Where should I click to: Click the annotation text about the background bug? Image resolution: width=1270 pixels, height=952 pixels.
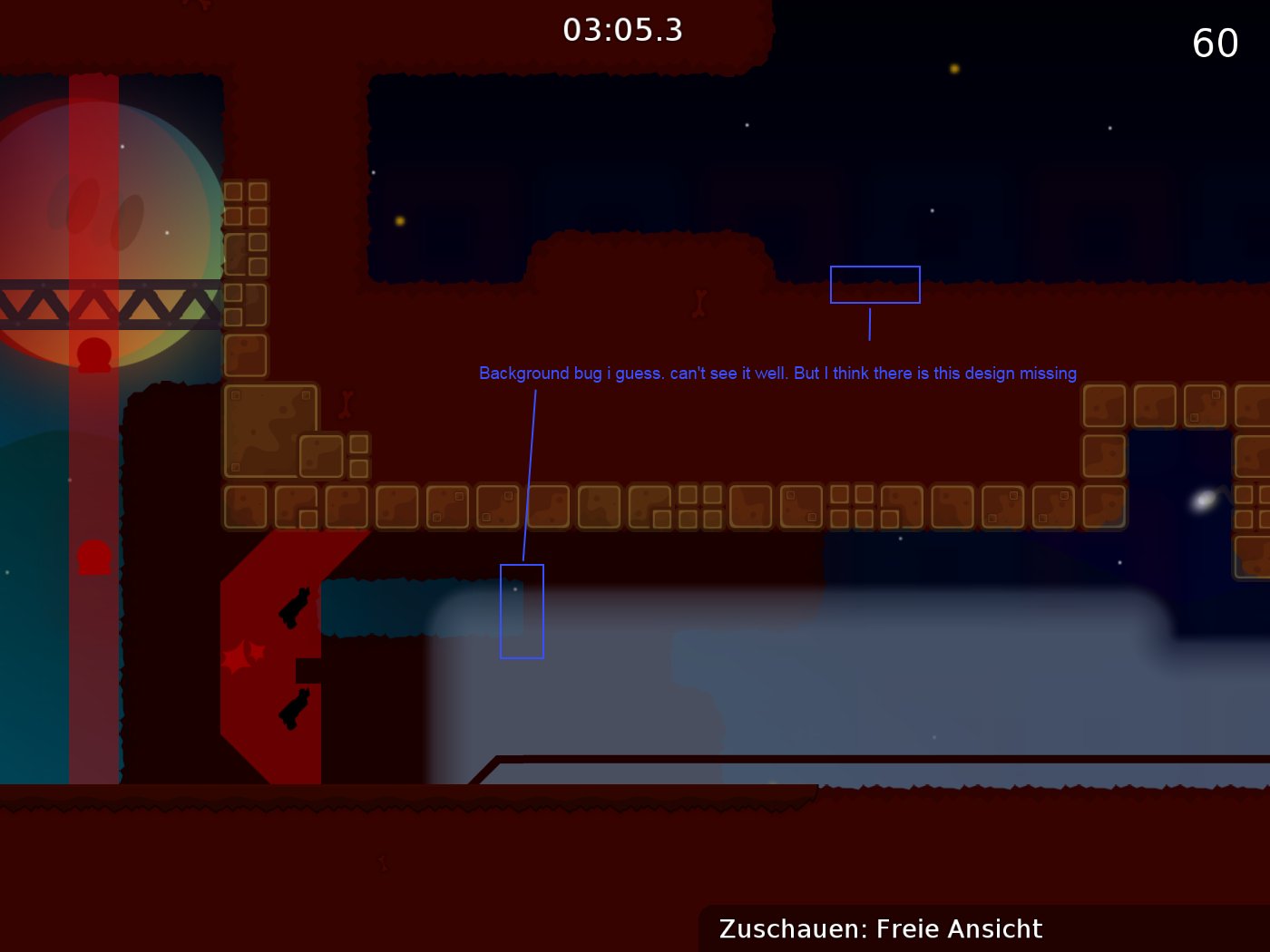coord(777,373)
